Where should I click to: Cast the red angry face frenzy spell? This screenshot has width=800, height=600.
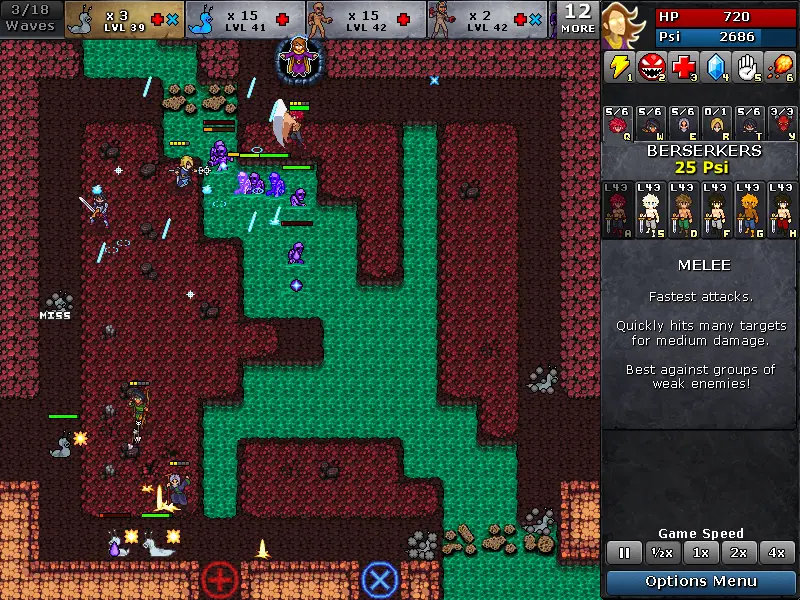click(651, 67)
